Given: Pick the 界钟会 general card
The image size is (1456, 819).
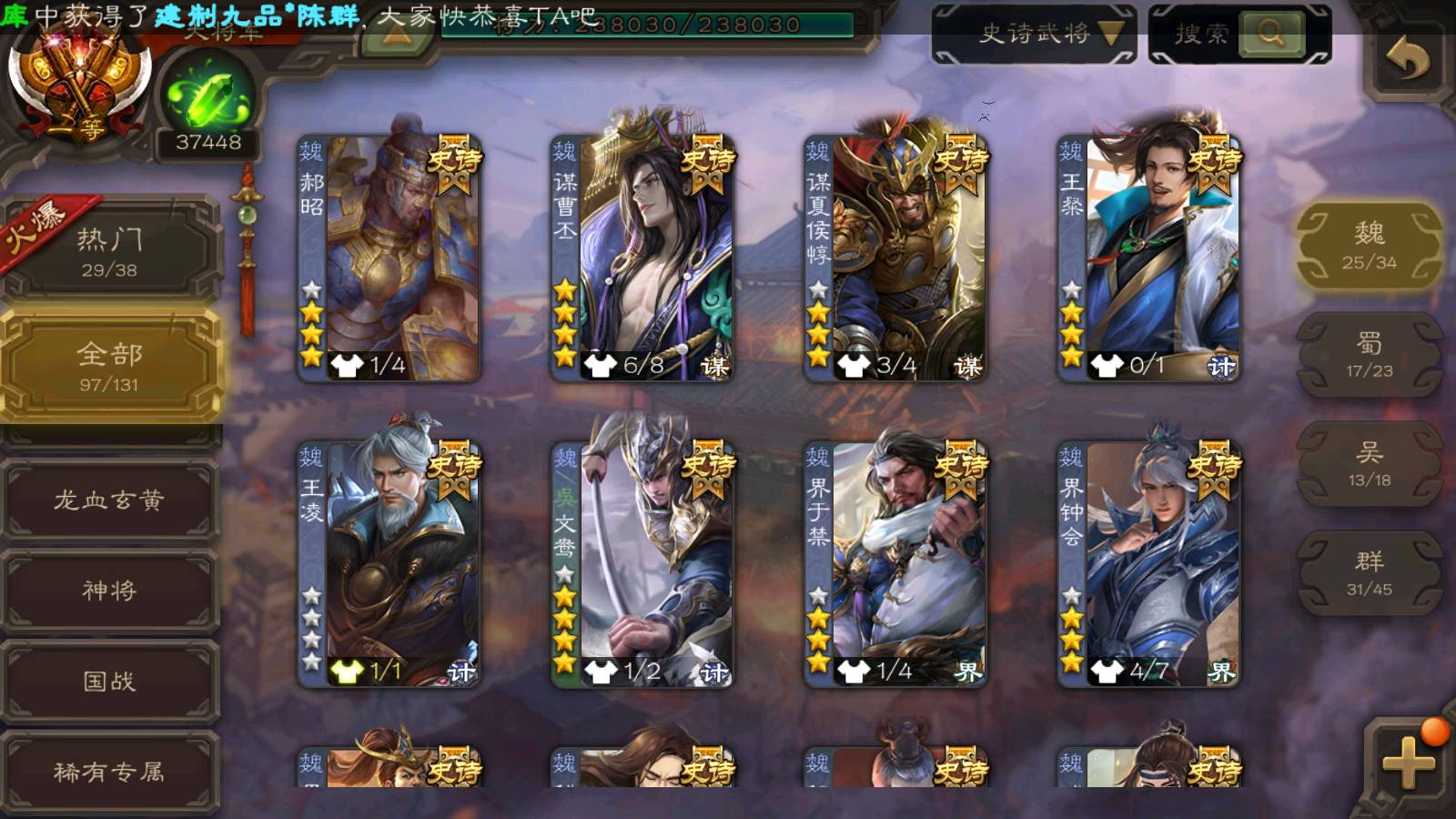Looking at the screenshot, I should 1148,564.
